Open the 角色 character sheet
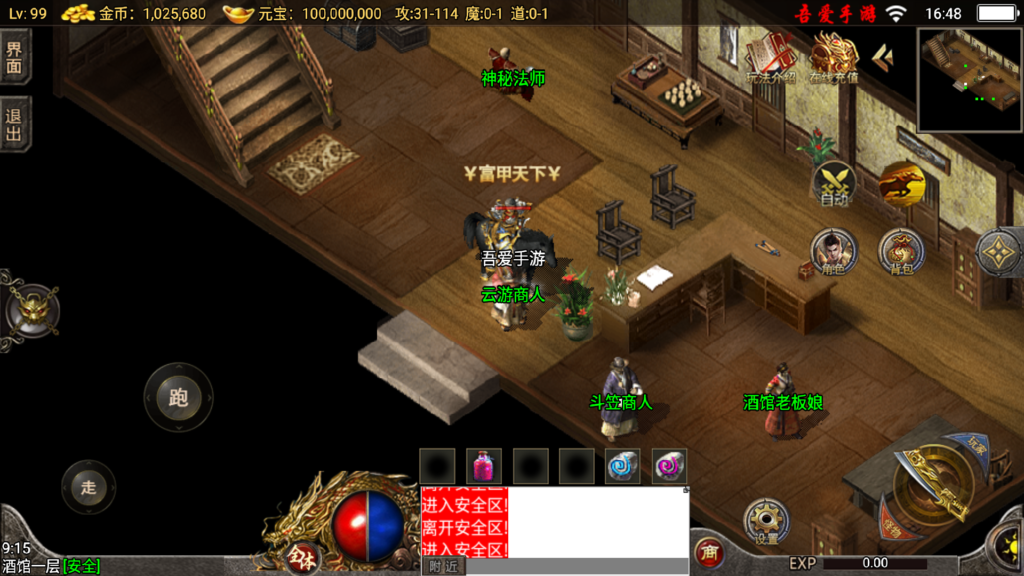The width and height of the screenshot is (1024, 576). click(833, 251)
